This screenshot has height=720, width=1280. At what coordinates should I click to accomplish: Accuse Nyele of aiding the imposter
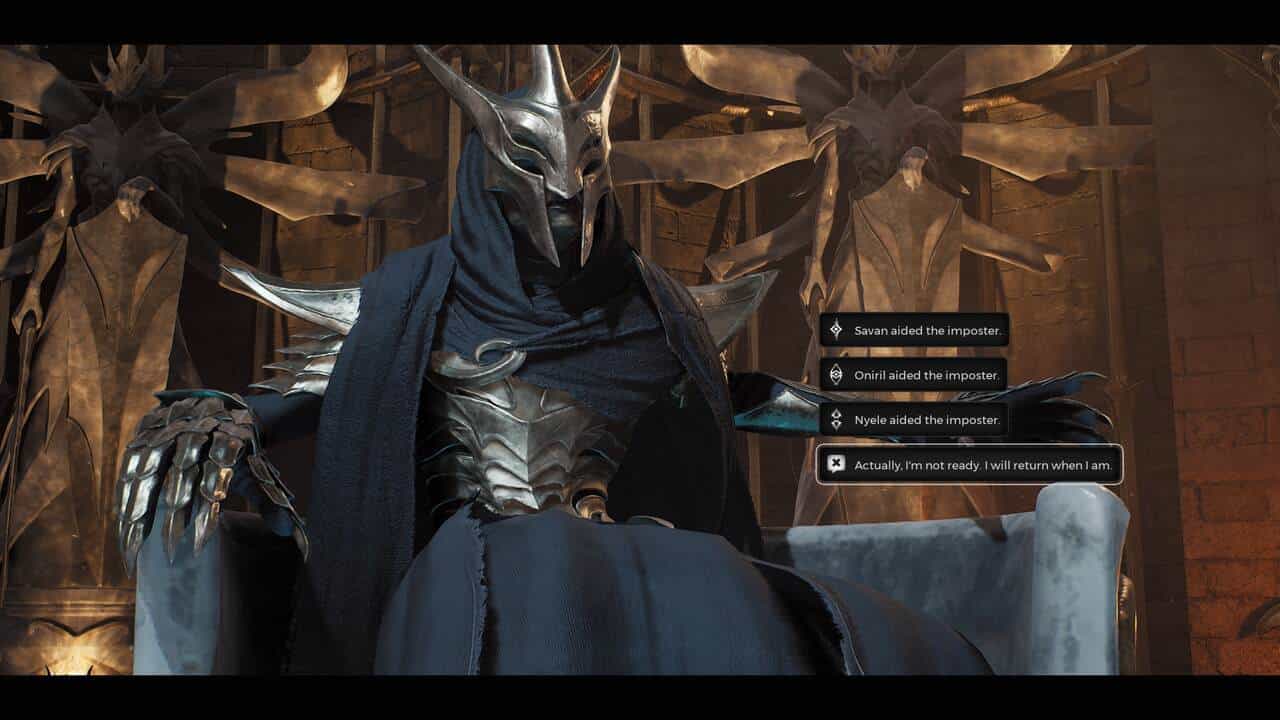pos(913,420)
